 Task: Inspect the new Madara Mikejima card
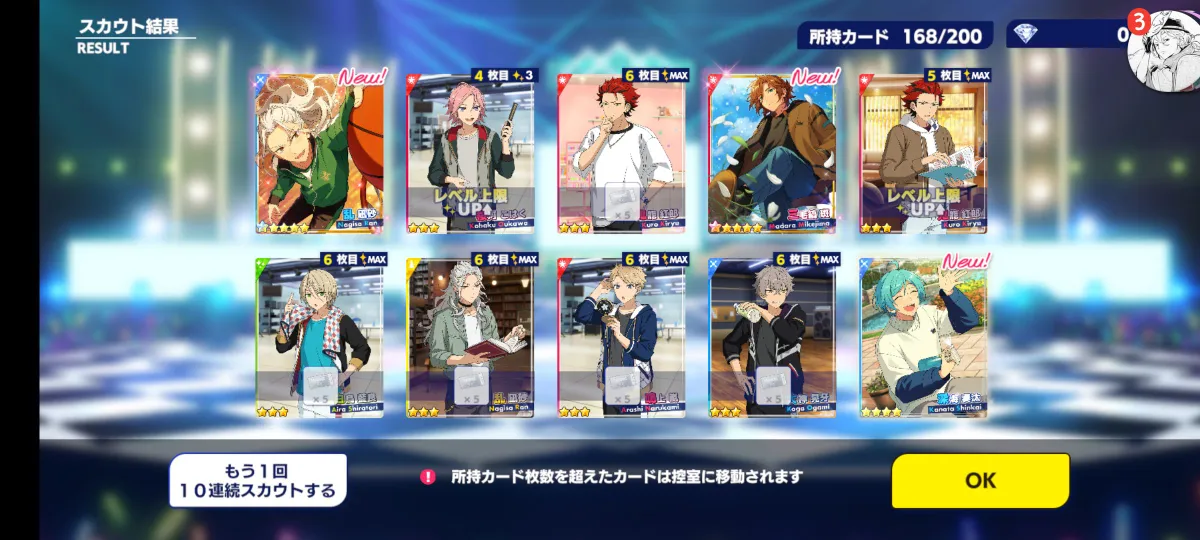pyautogui.click(x=772, y=153)
